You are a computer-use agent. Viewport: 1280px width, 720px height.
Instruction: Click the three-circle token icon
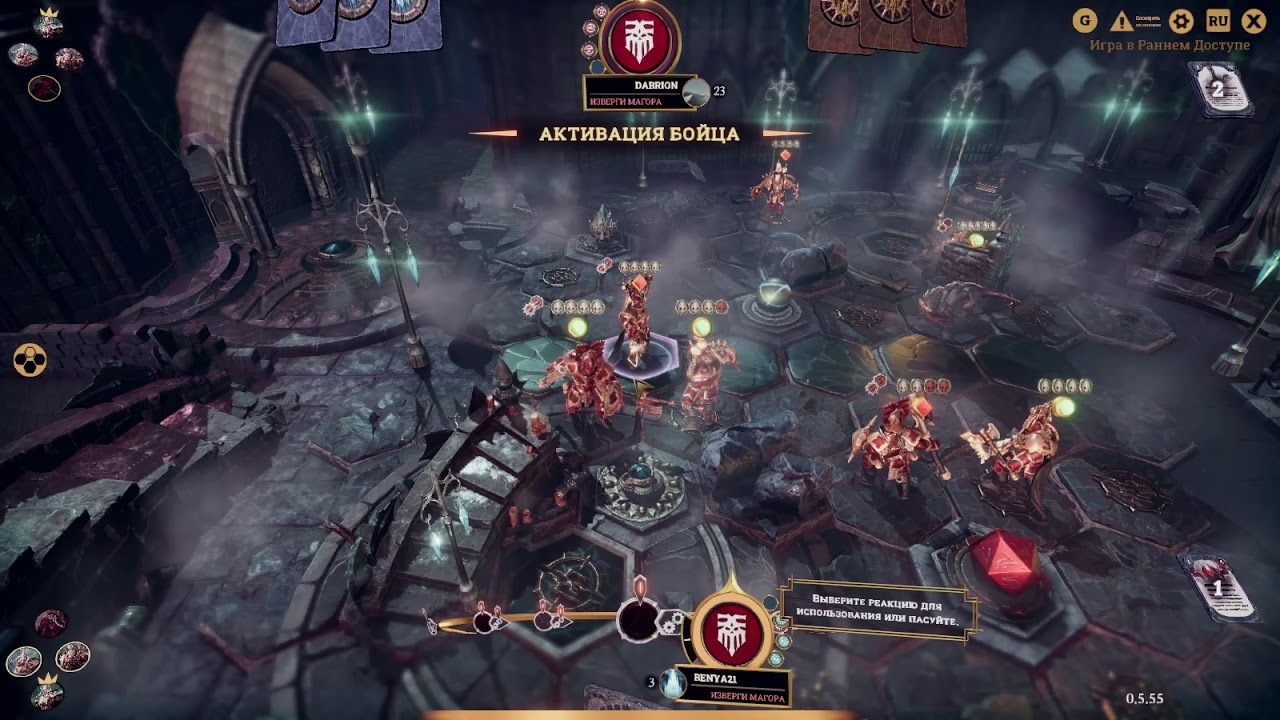[30, 360]
